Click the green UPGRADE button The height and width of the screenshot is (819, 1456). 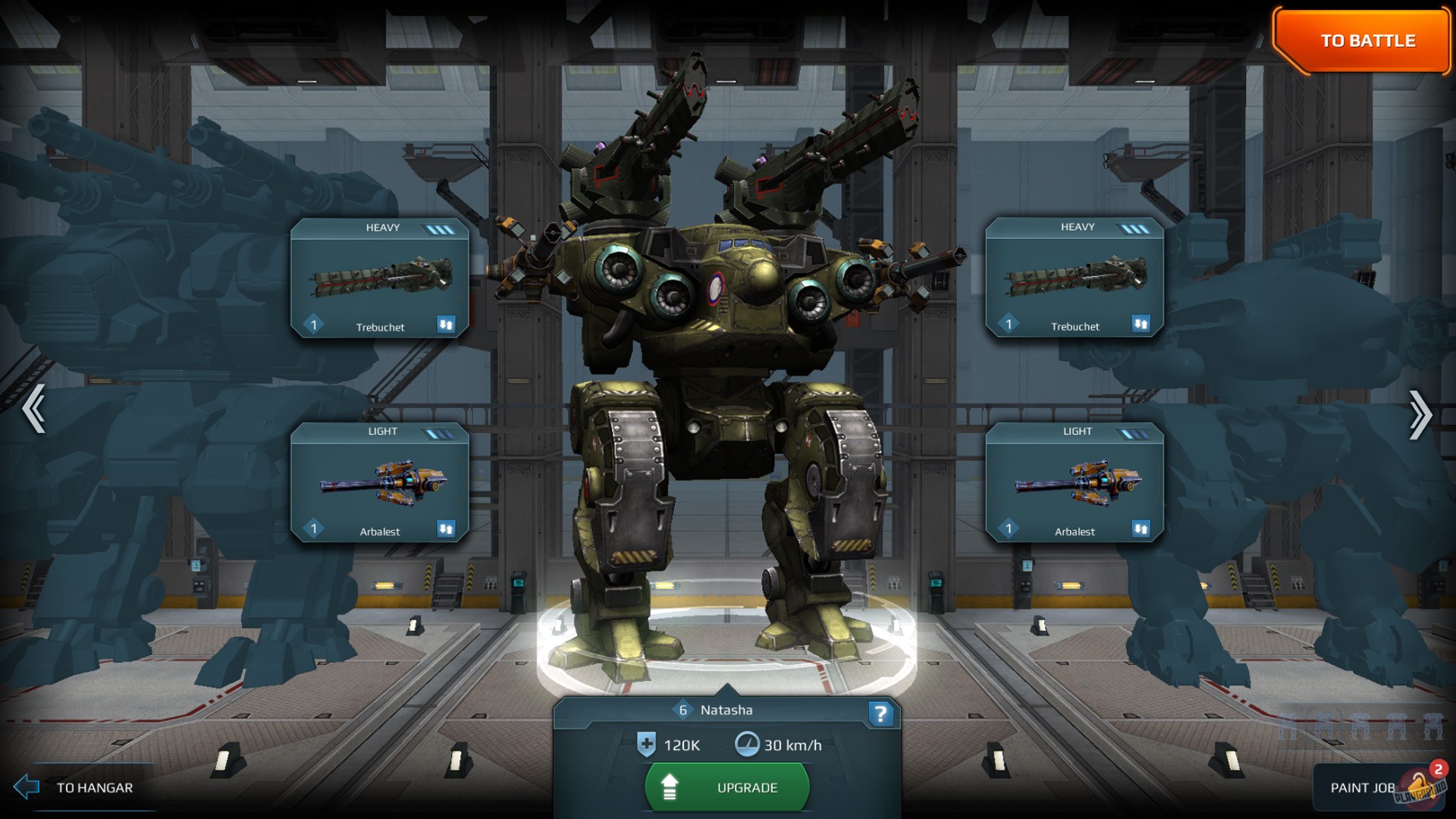pos(726,787)
